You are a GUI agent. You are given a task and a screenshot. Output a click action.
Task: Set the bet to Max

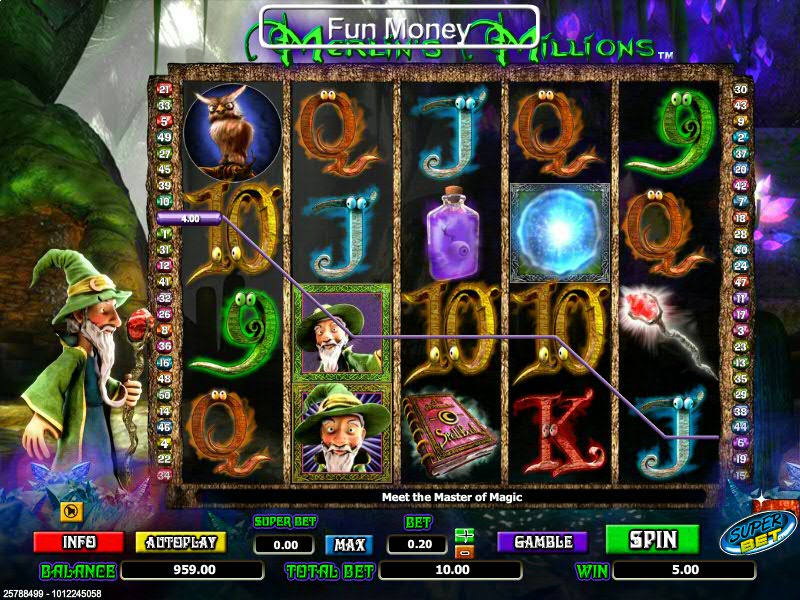click(x=349, y=545)
